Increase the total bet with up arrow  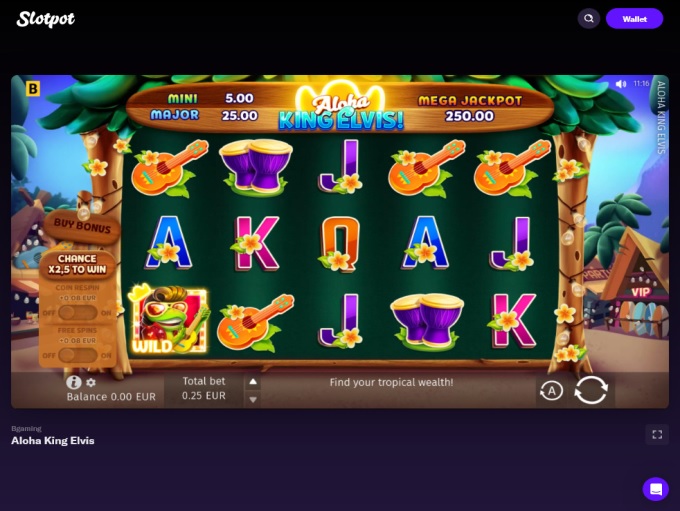pyautogui.click(x=253, y=381)
